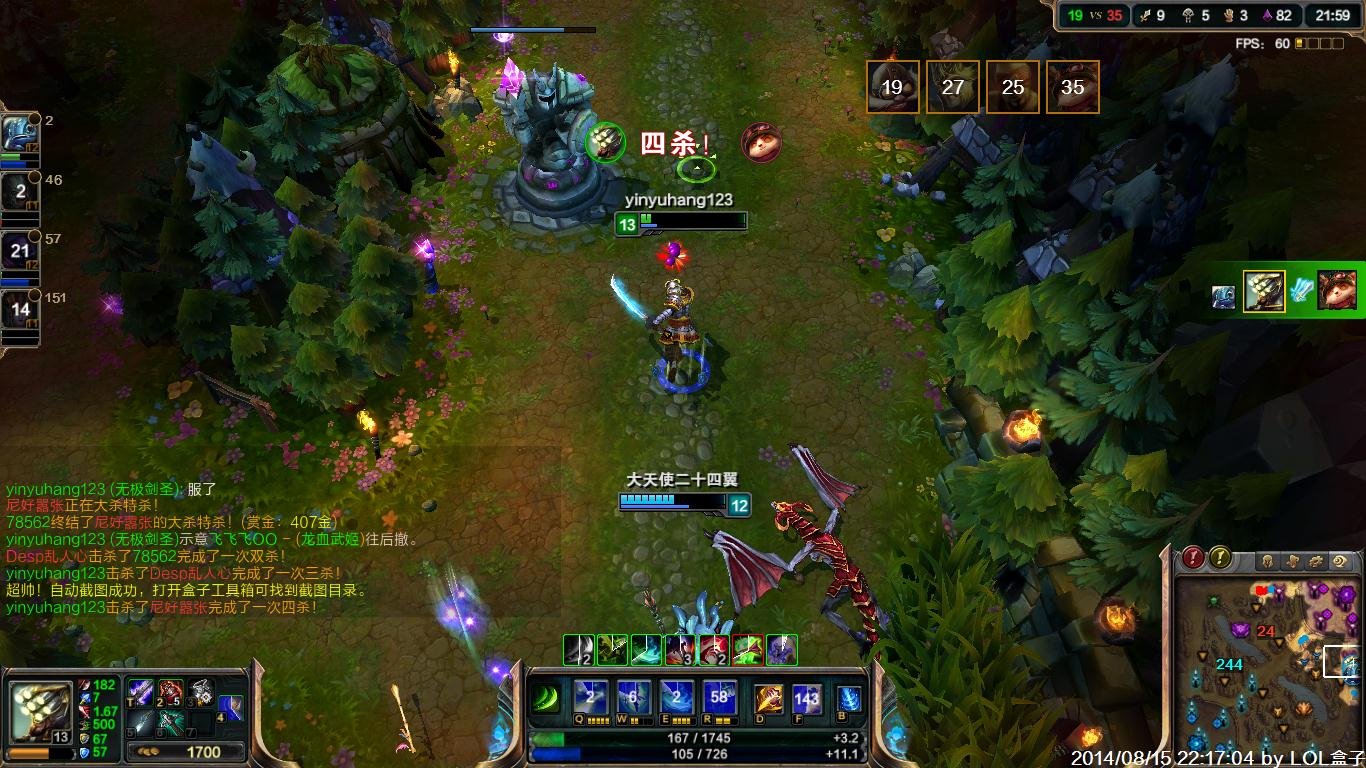Screen dimensions: 1366x768
Task: Open the shop via the 1700 gold button
Action: (x=187, y=751)
